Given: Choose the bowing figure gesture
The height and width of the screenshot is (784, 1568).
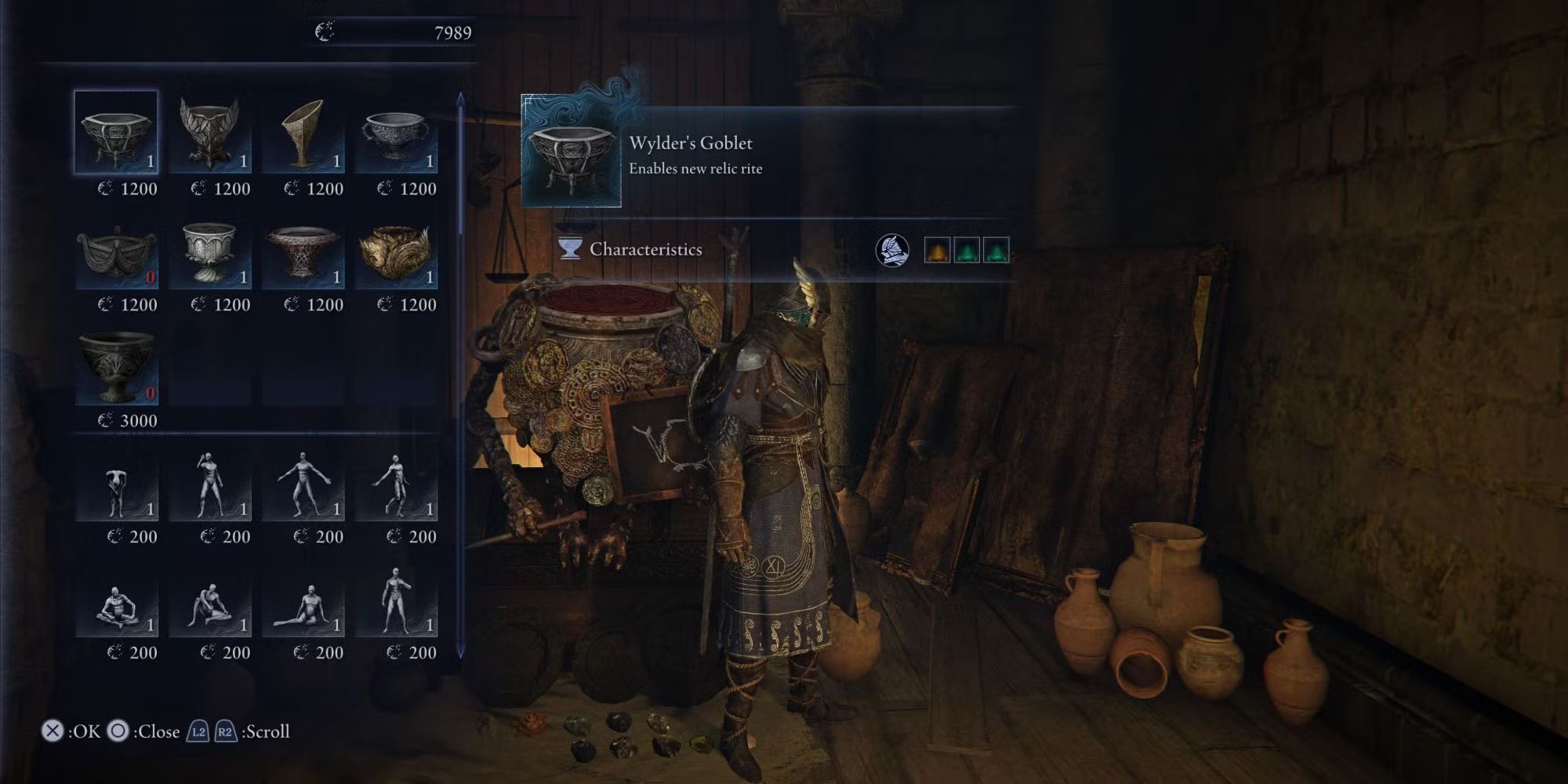Looking at the screenshot, I should click(x=116, y=488).
